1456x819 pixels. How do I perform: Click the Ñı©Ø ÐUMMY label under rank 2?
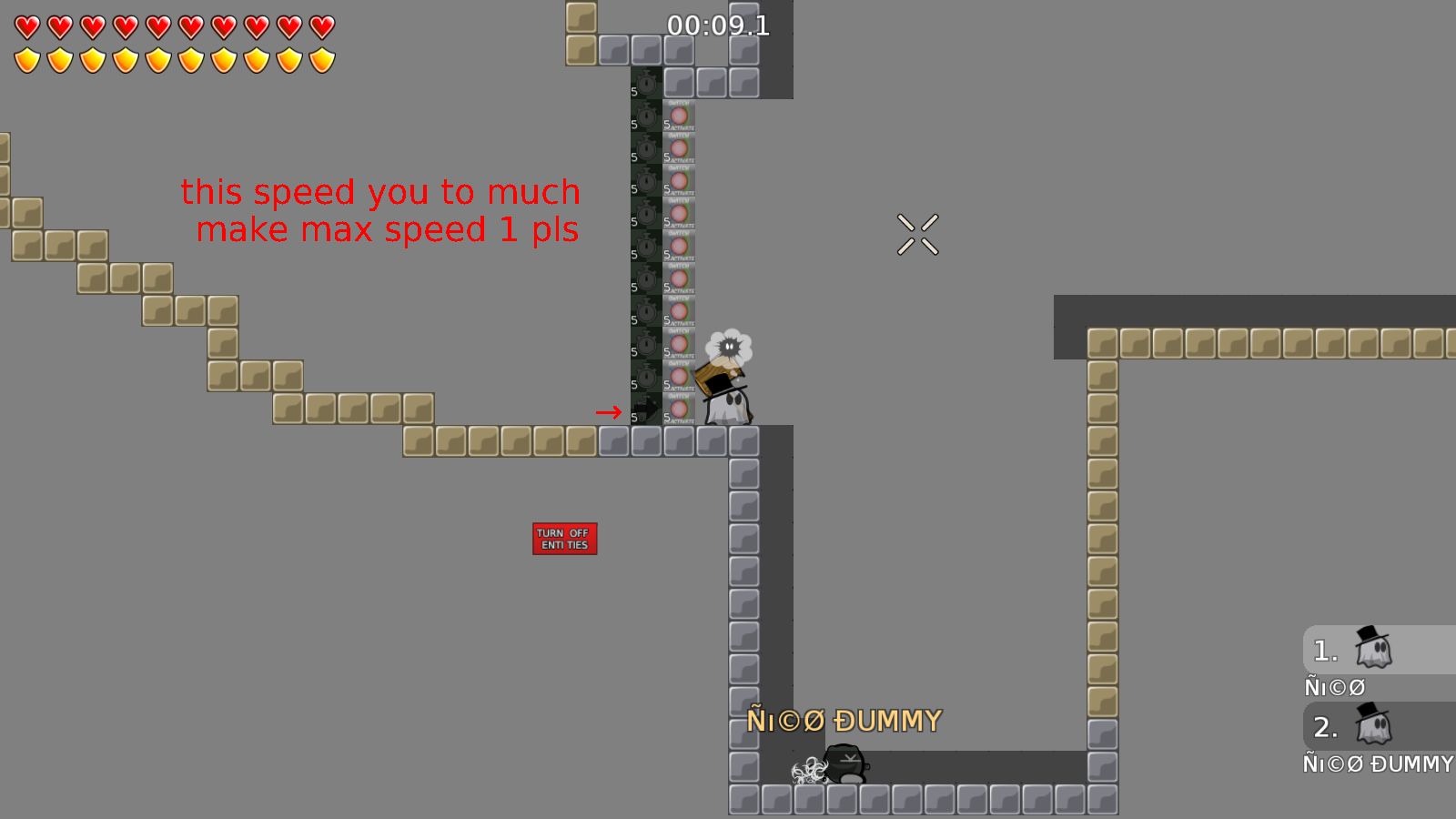coord(1377,764)
